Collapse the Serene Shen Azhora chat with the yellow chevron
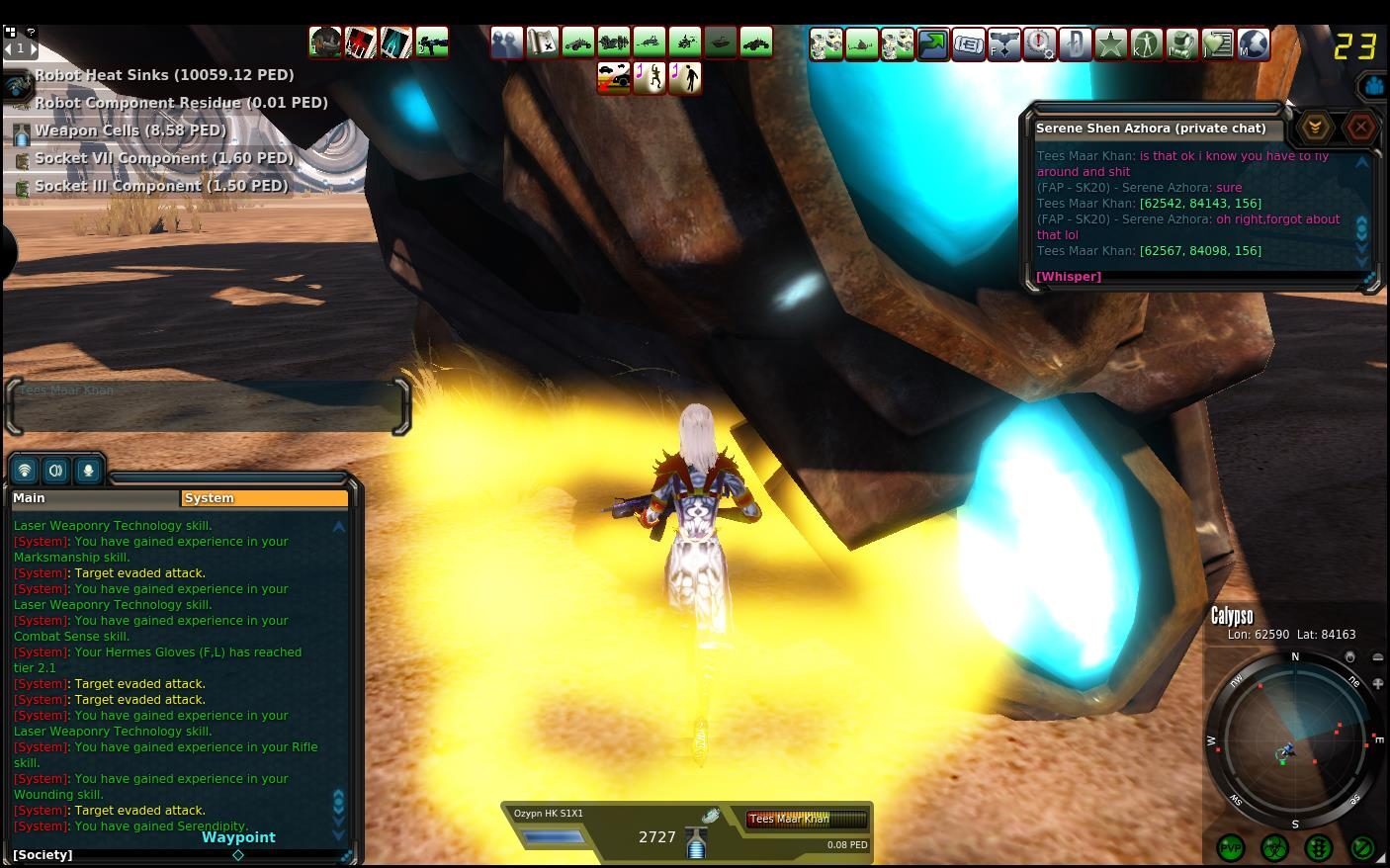1390x868 pixels. 1314,127
